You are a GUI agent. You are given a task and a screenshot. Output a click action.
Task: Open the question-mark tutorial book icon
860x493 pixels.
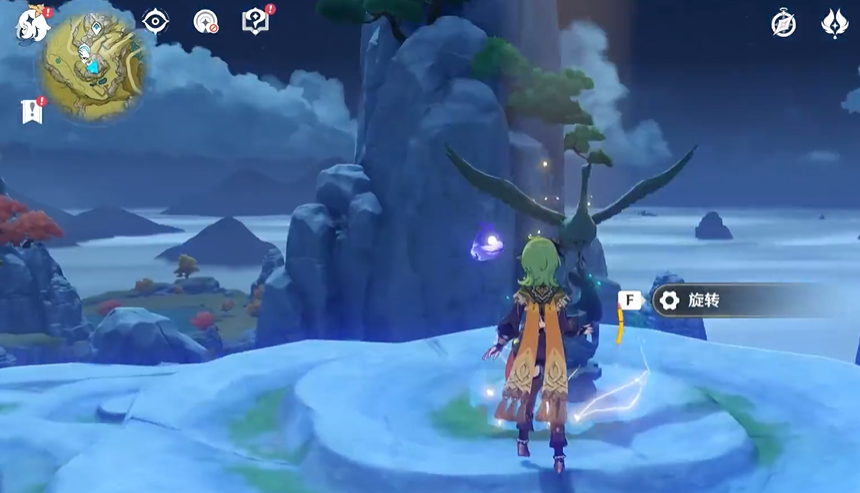click(256, 21)
